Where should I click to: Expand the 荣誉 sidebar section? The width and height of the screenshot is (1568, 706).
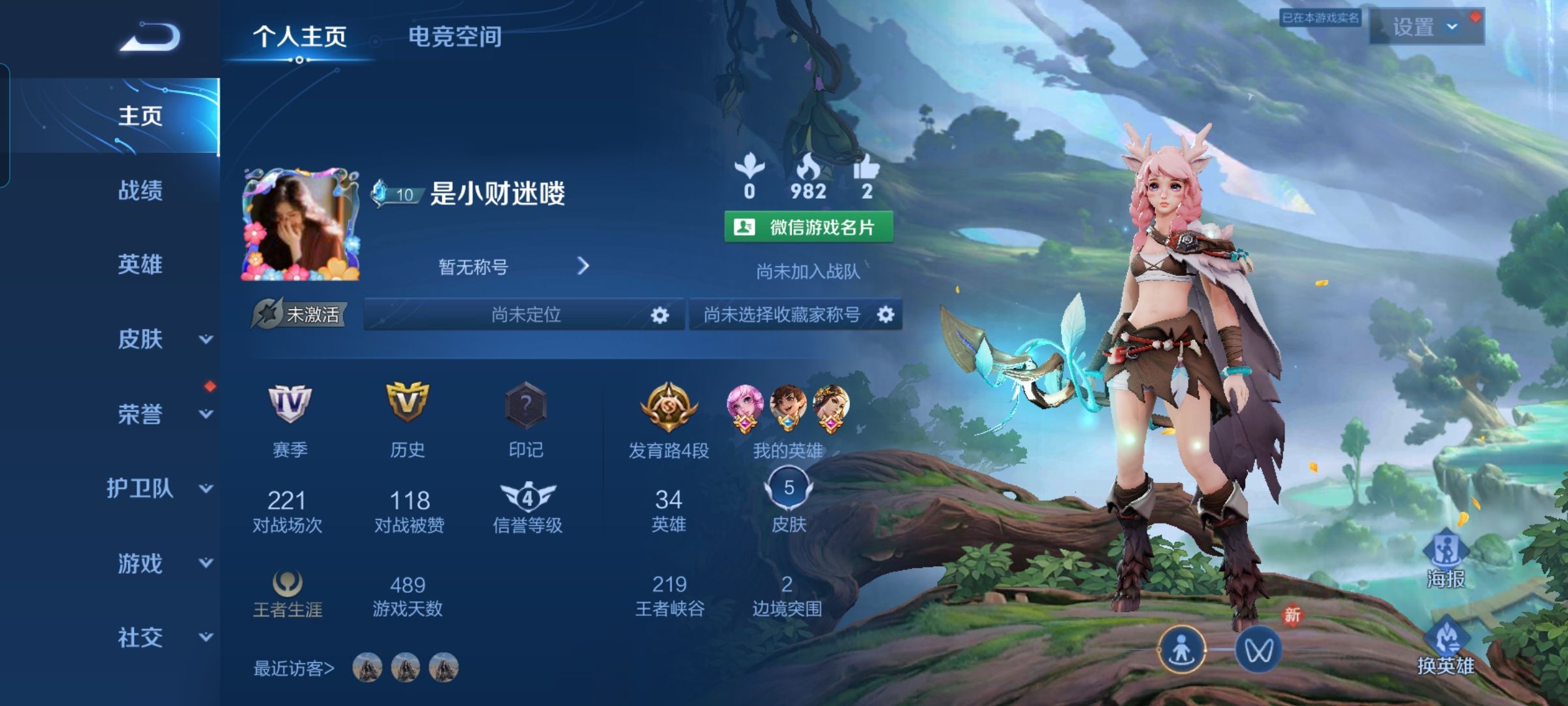tap(139, 413)
